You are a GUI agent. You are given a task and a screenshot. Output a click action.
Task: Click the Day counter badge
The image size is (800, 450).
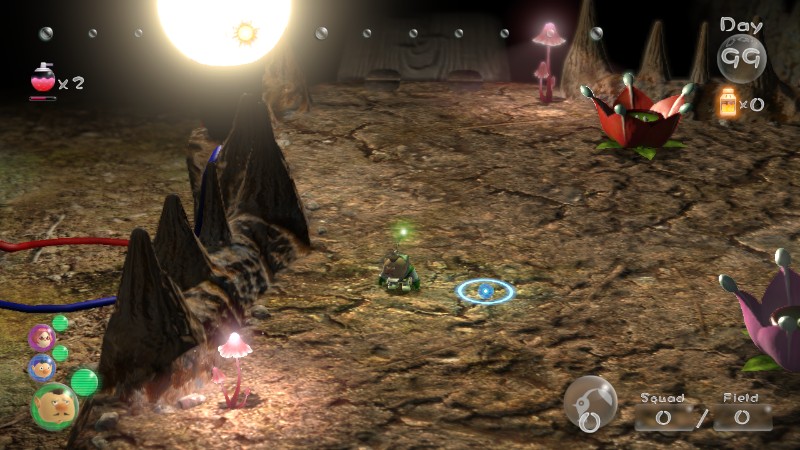pyautogui.click(x=741, y=57)
